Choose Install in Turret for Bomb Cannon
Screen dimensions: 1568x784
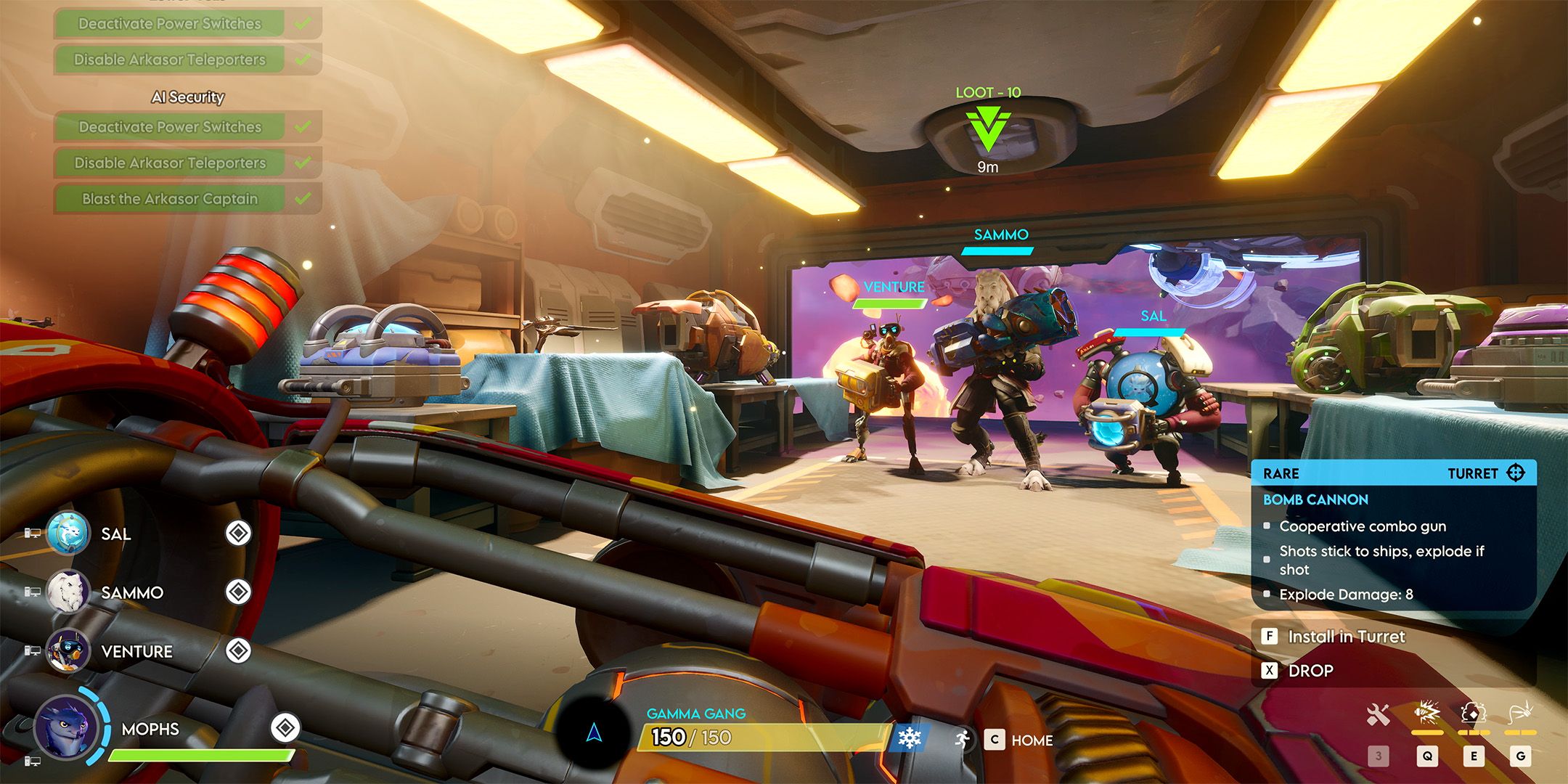pyautogui.click(x=1345, y=637)
